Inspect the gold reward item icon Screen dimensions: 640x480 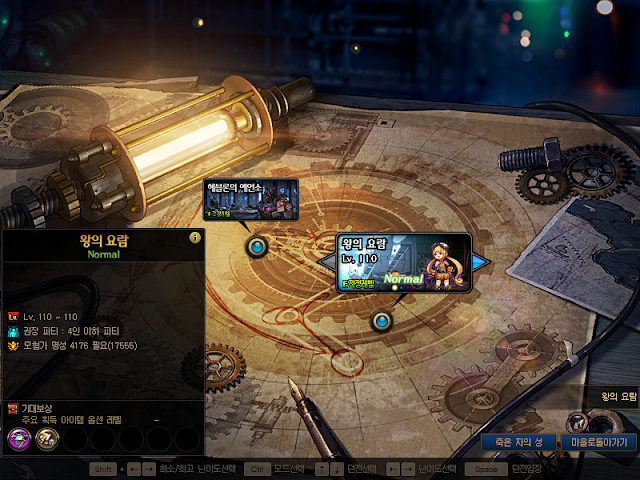click(x=46, y=437)
